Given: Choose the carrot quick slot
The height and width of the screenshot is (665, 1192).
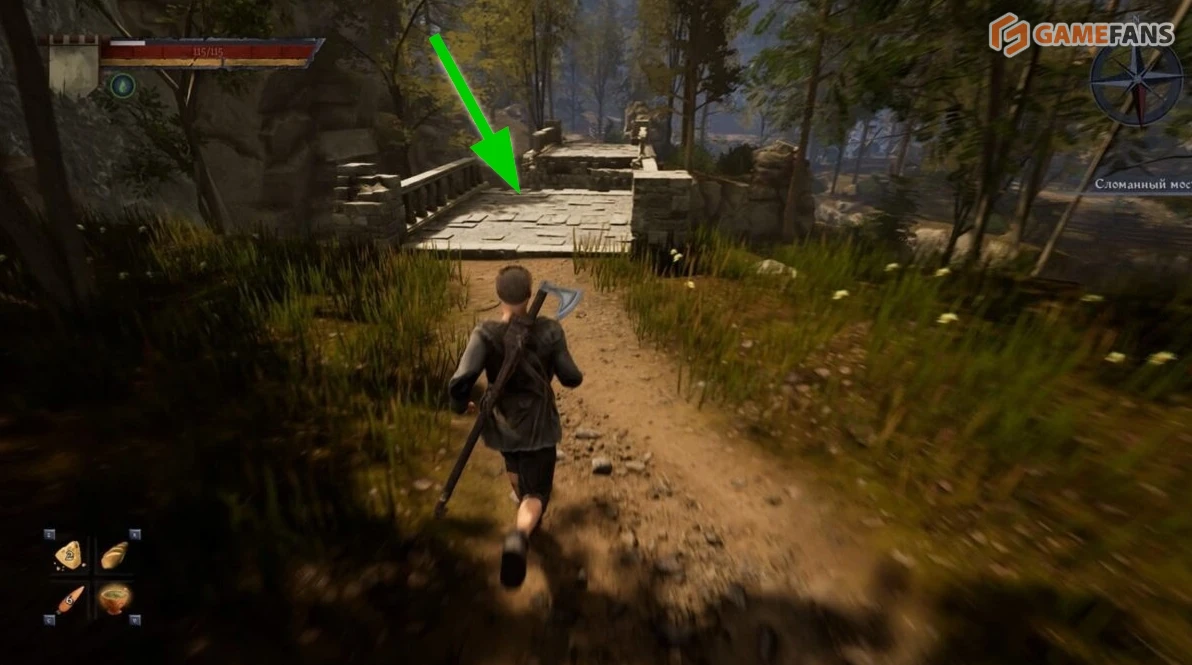Looking at the screenshot, I should [x=69, y=599].
